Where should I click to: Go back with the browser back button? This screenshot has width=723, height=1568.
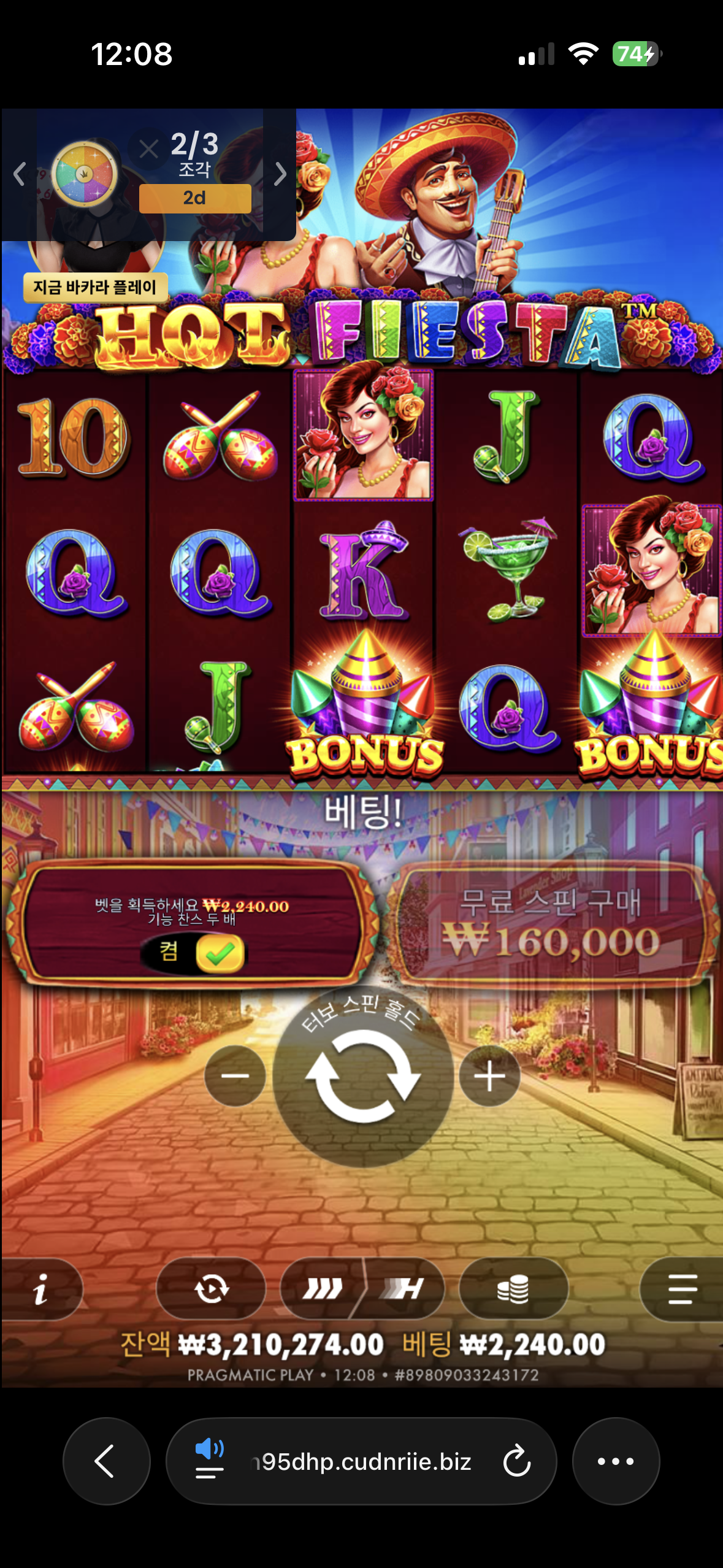(106, 1461)
